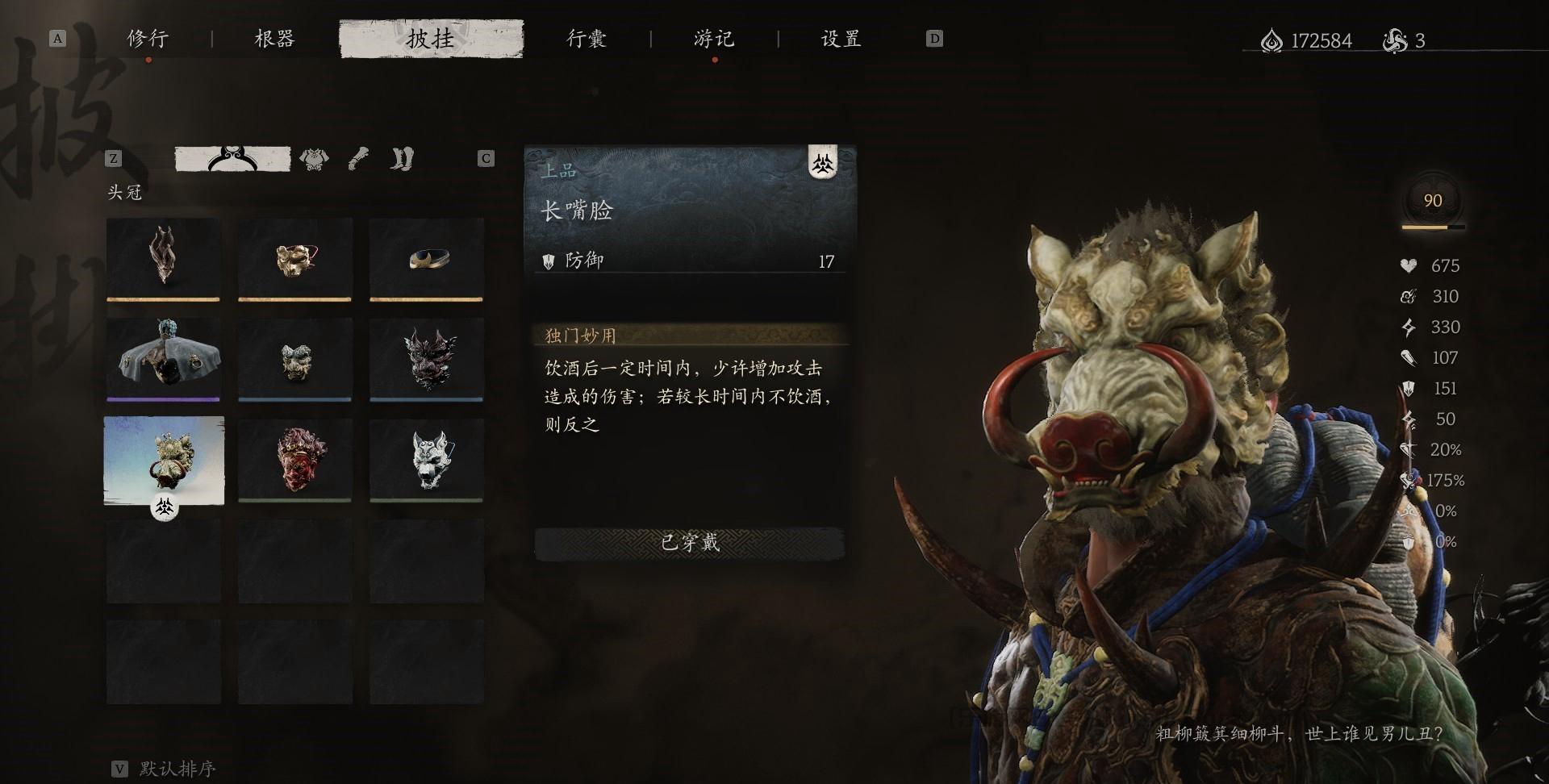Switch to the 修行 tab
This screenshot has height=784, width=1549.
coord(148,39)
